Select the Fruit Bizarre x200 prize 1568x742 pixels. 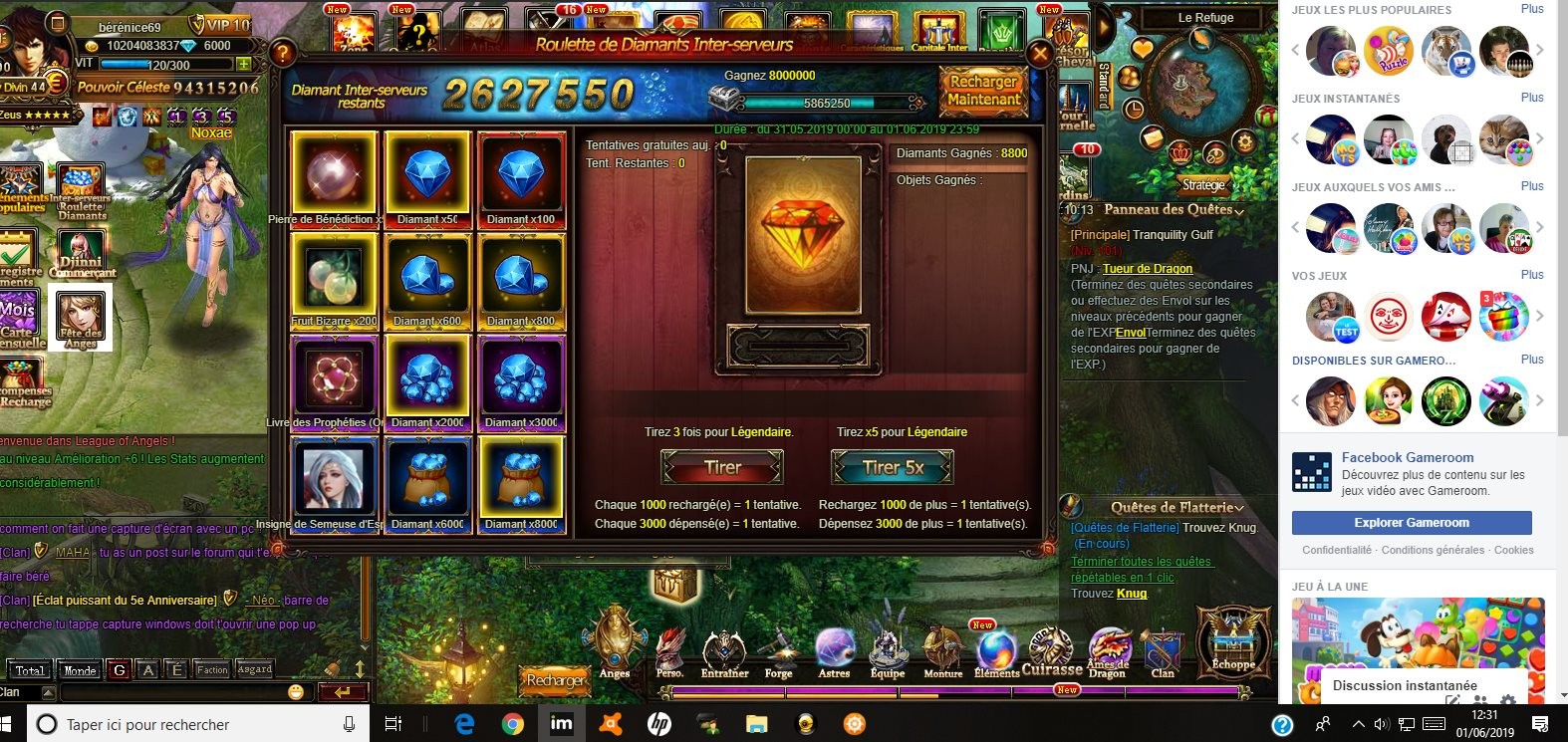(x=334, y=278)
